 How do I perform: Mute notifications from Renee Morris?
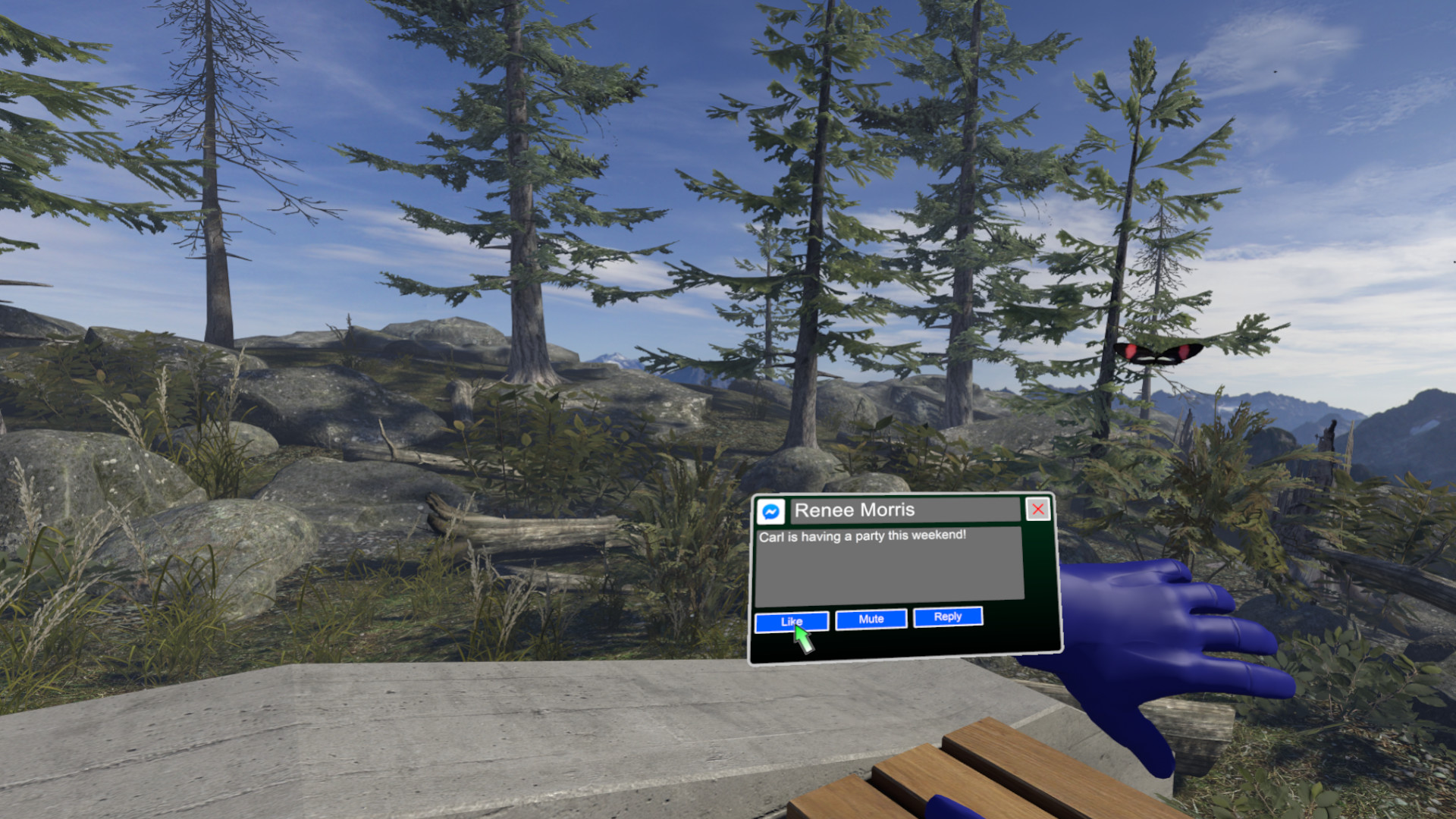[870, 619]
